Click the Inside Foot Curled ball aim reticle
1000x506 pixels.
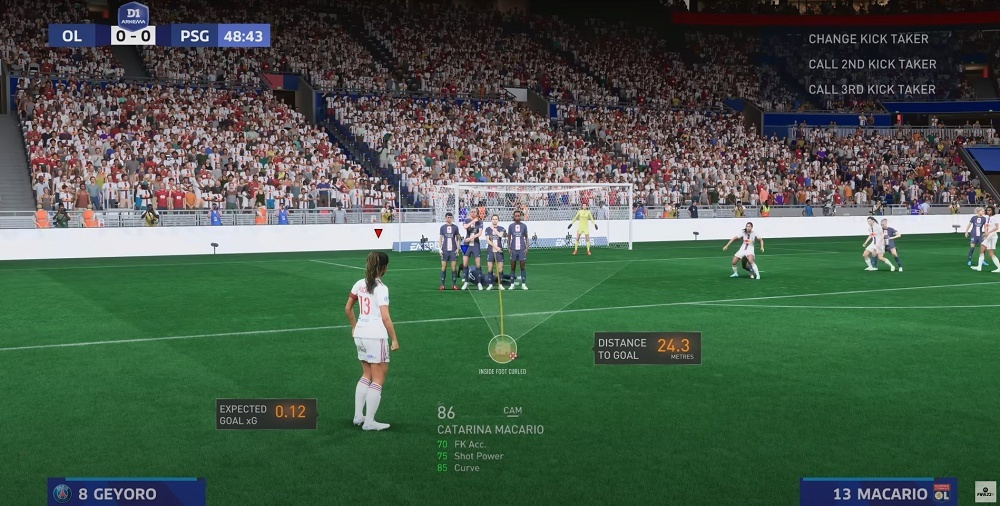502,349
